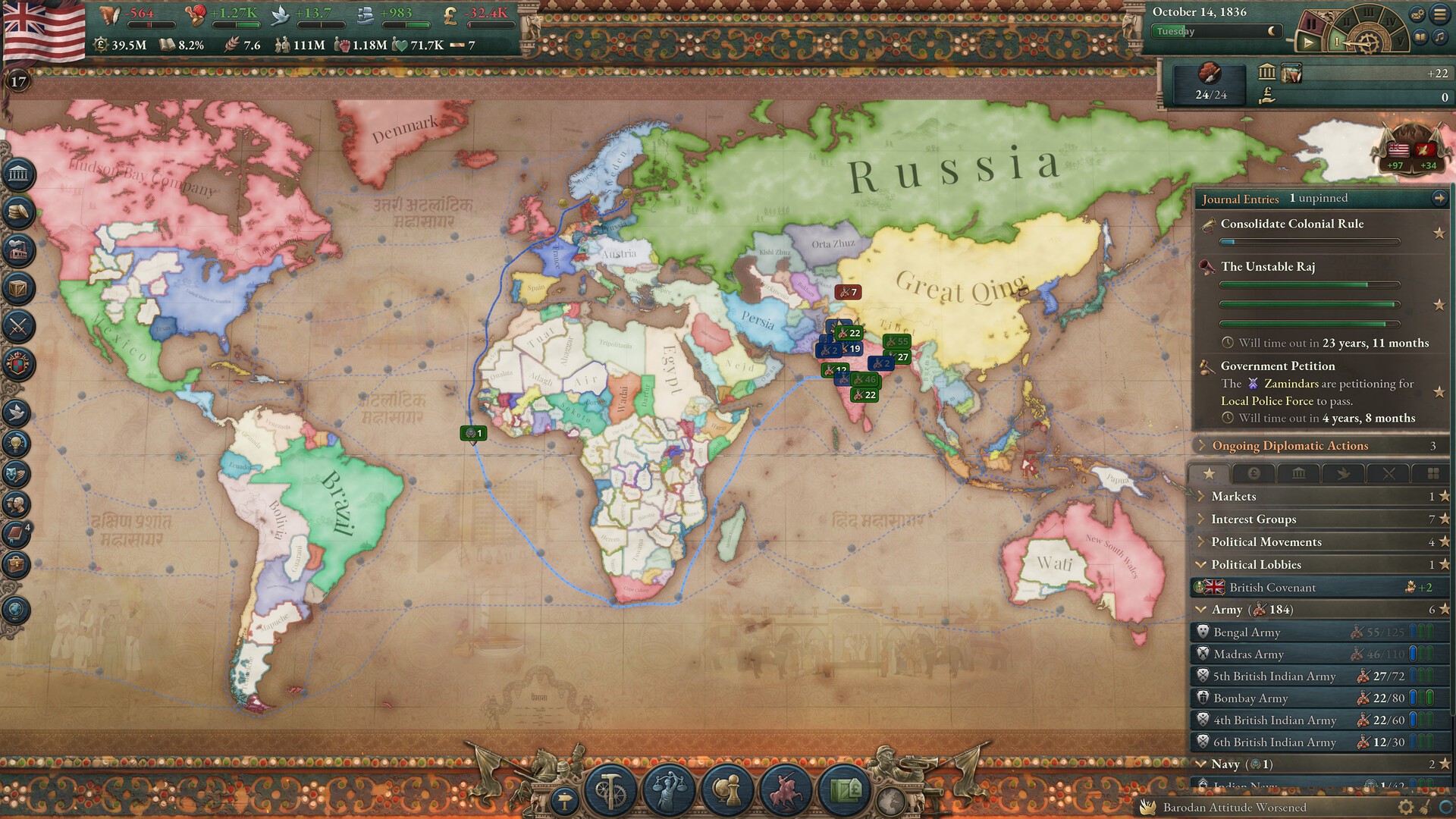Set game speed to III on the dial
The image size is (1456, 819).
click(1368, 13)
